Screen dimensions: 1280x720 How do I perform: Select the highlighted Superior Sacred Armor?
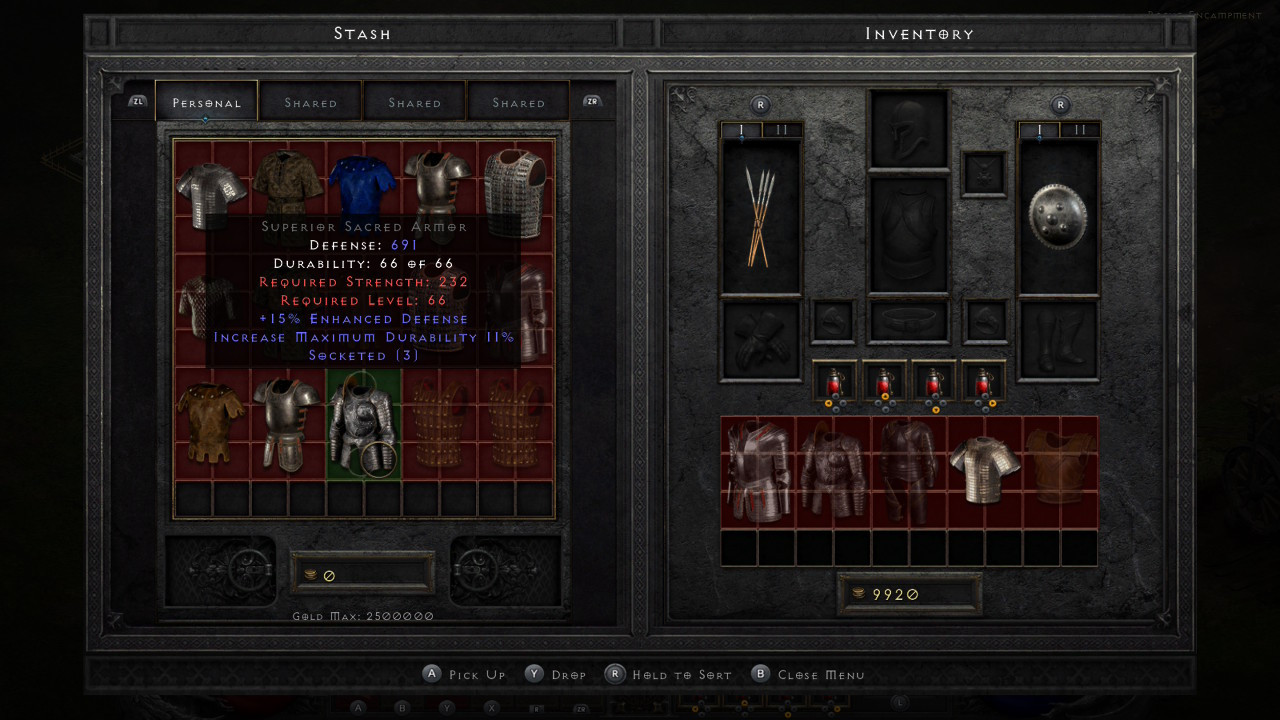tap(364, 424)
